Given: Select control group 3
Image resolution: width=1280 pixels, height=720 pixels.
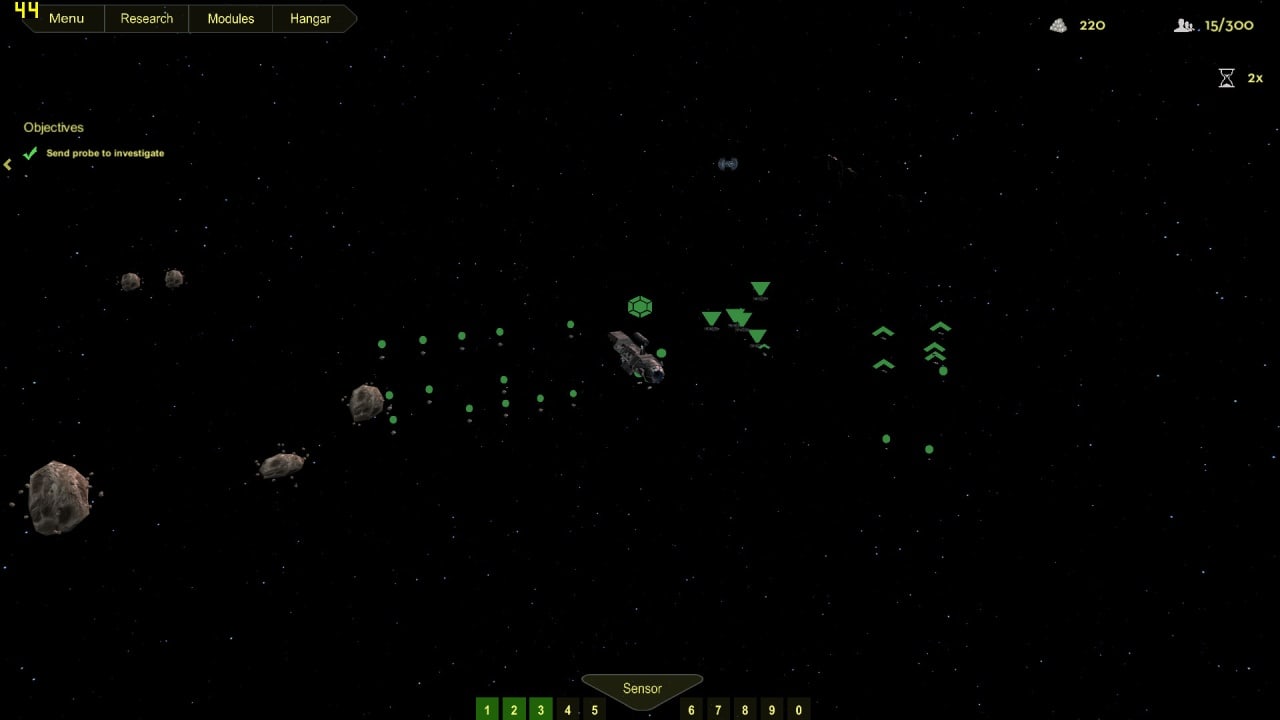Looking at the screenshot, I should (541, 710).
